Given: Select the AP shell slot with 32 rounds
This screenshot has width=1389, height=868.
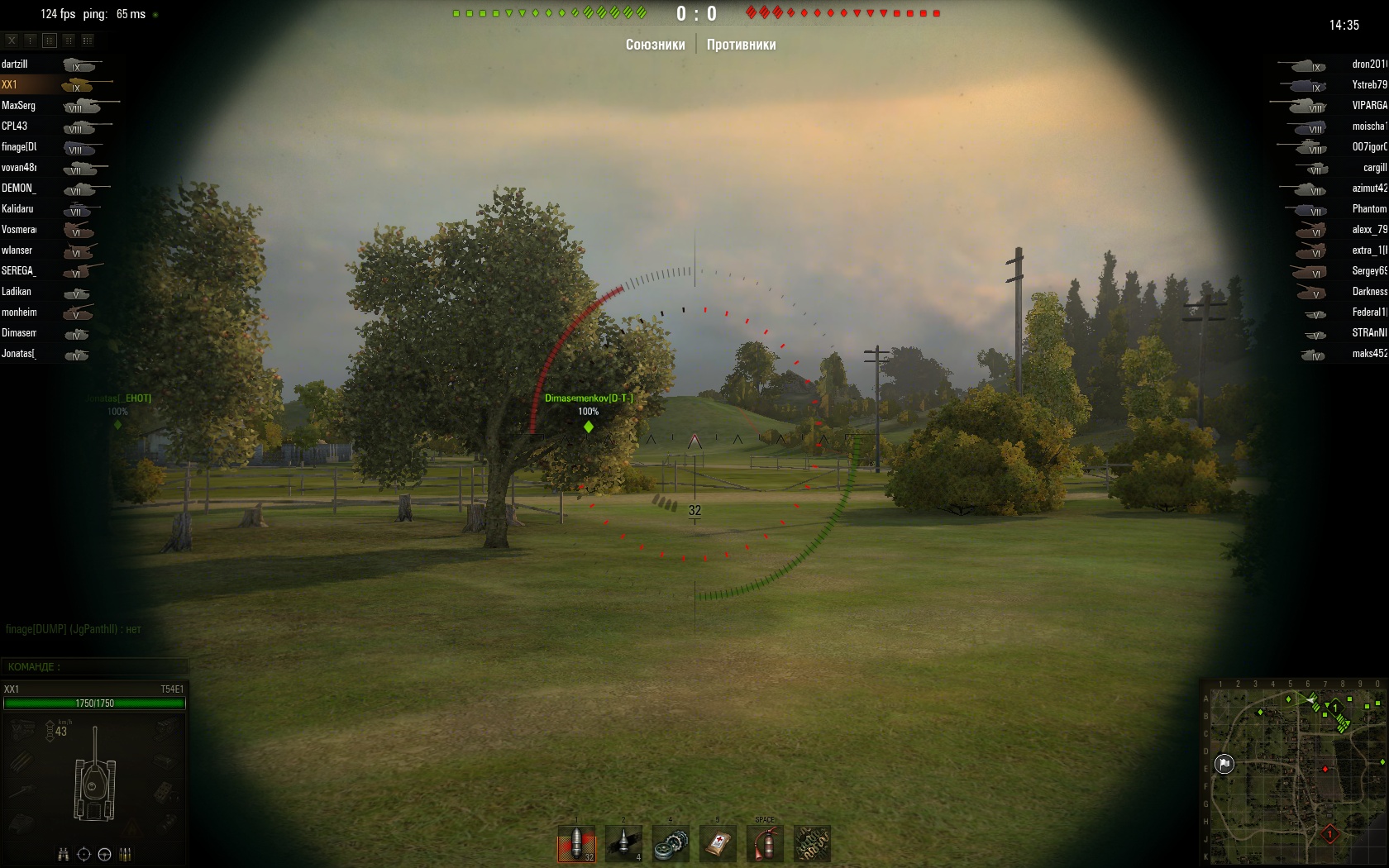Looking at the screenshot, I should (576, 844).
